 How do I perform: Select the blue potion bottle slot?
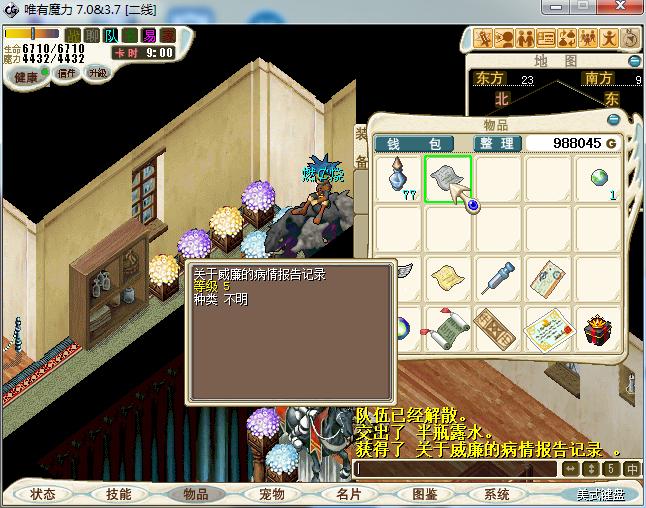[398, 179]
